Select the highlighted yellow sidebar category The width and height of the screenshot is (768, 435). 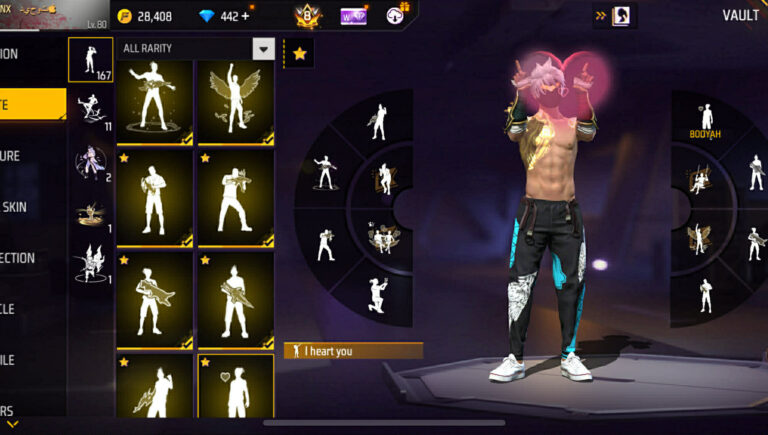click(30, 105)
